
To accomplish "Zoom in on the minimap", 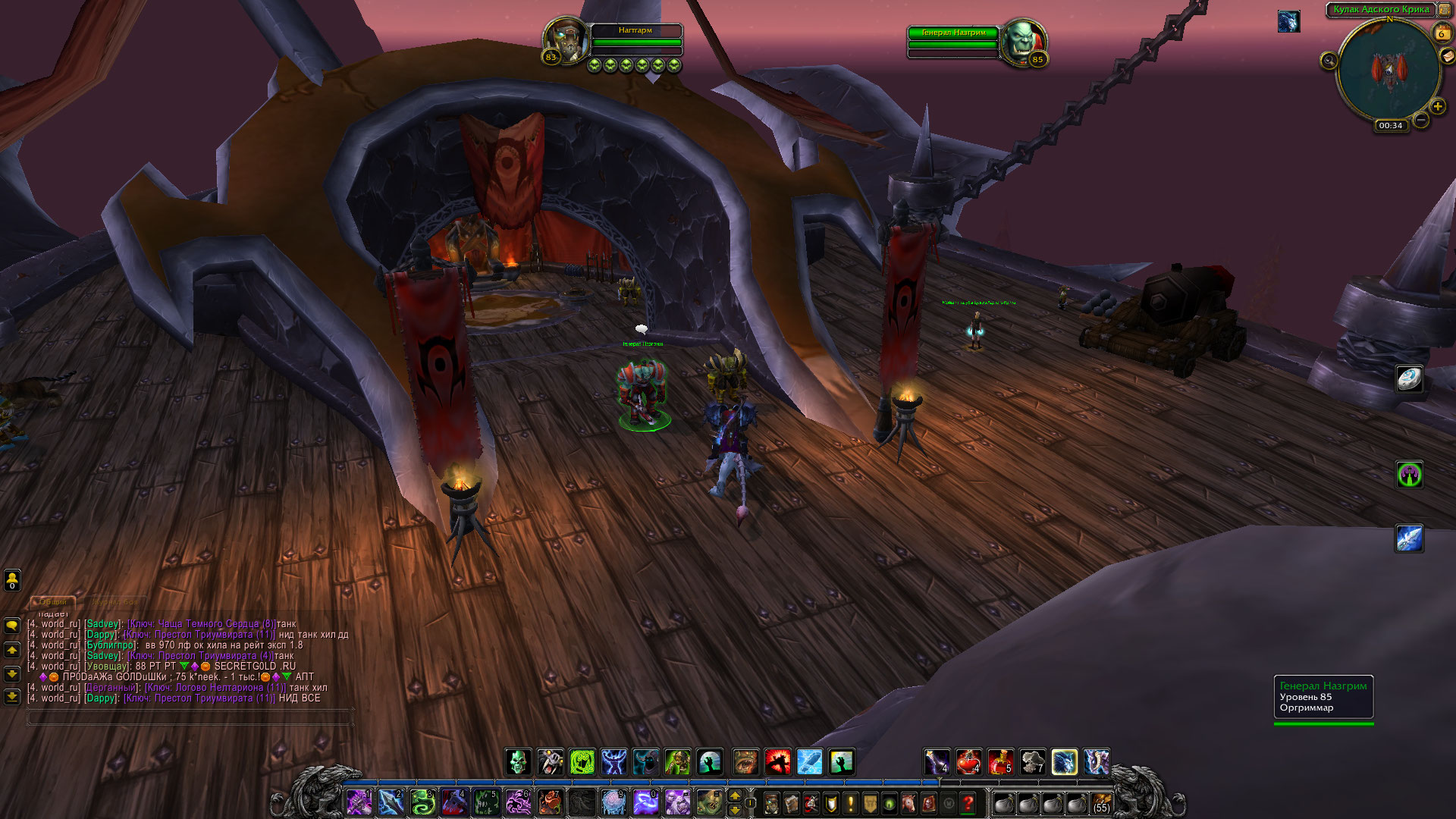I will tap(1437, 106).
